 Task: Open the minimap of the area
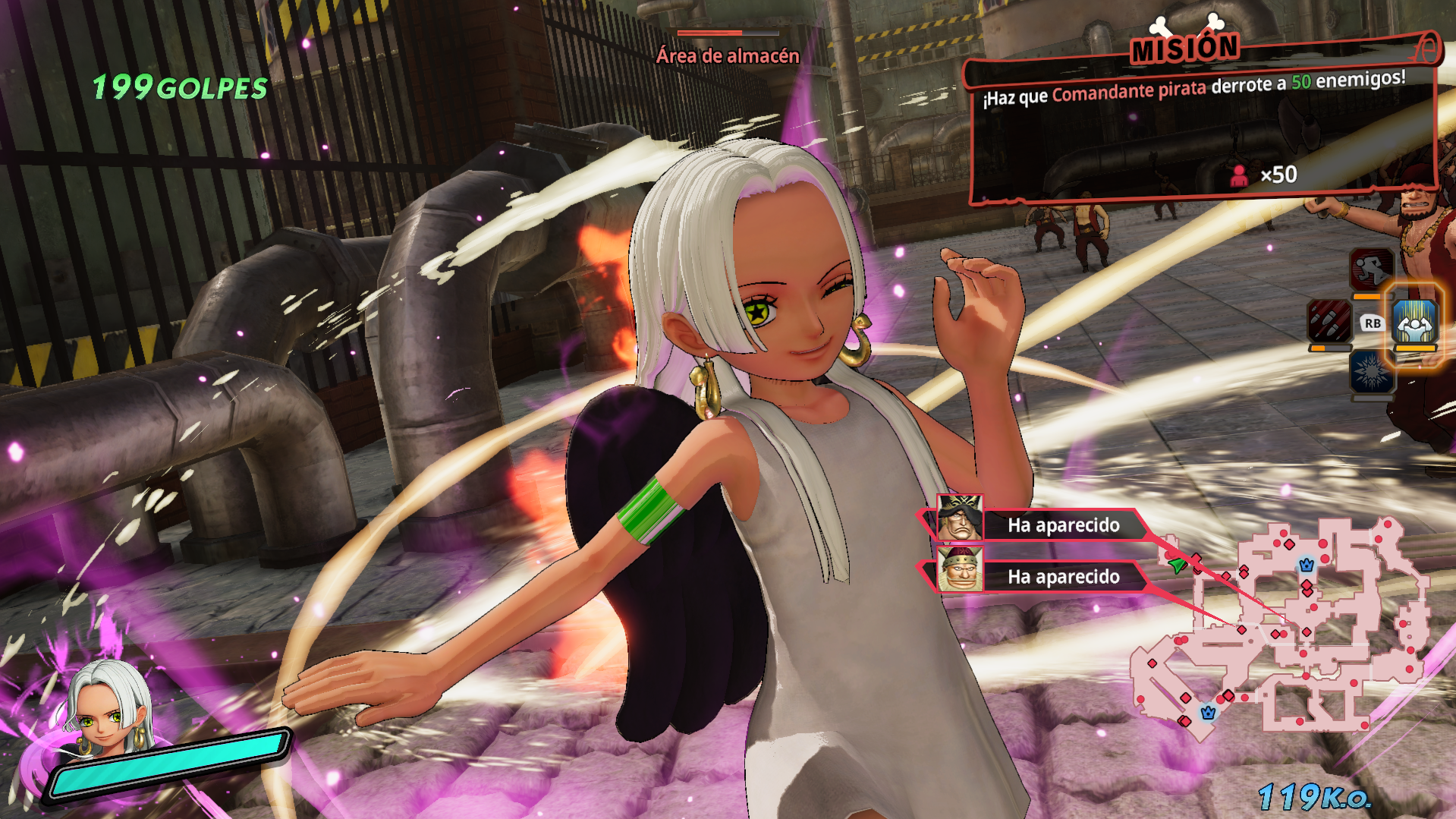pos(1281,627)
